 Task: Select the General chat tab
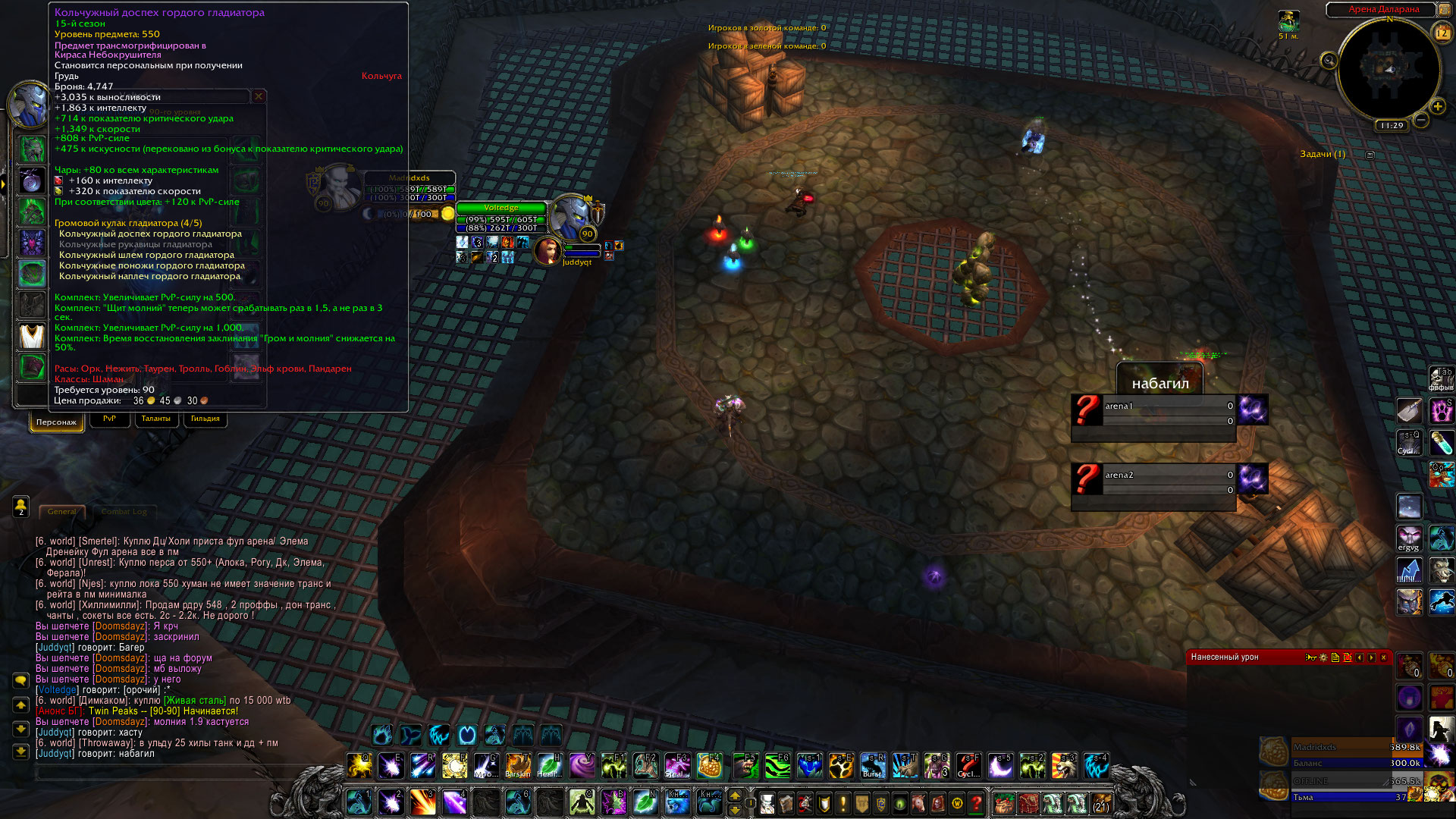(x=61, y=512)
